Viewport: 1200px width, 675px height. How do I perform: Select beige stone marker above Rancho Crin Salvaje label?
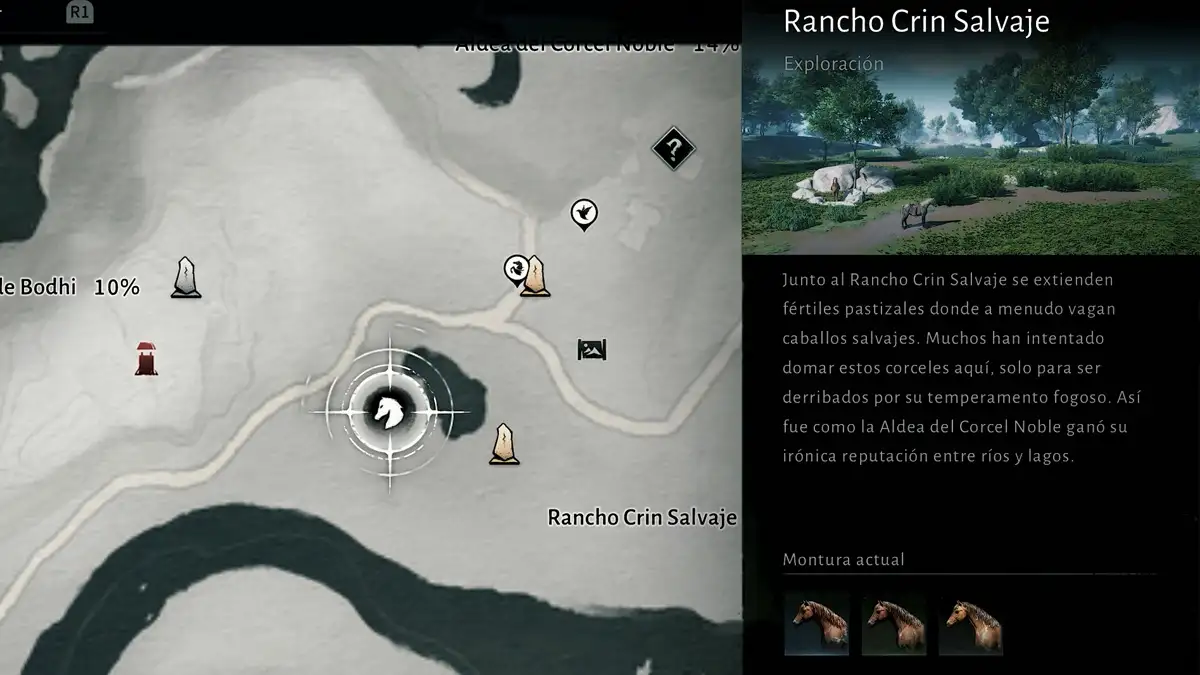coord(505,444)
